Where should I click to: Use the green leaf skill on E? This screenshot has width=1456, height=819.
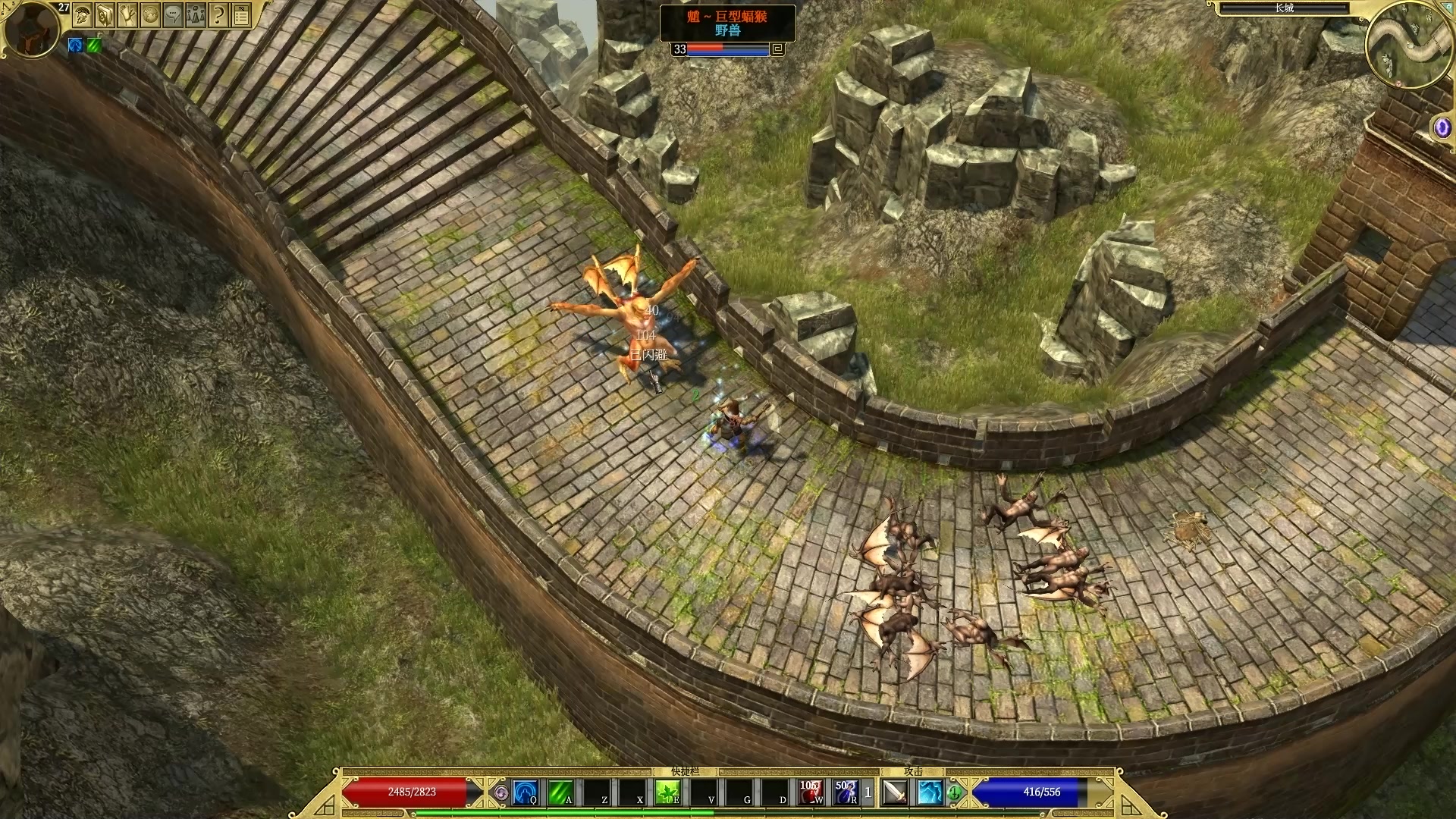coord(667,792)
